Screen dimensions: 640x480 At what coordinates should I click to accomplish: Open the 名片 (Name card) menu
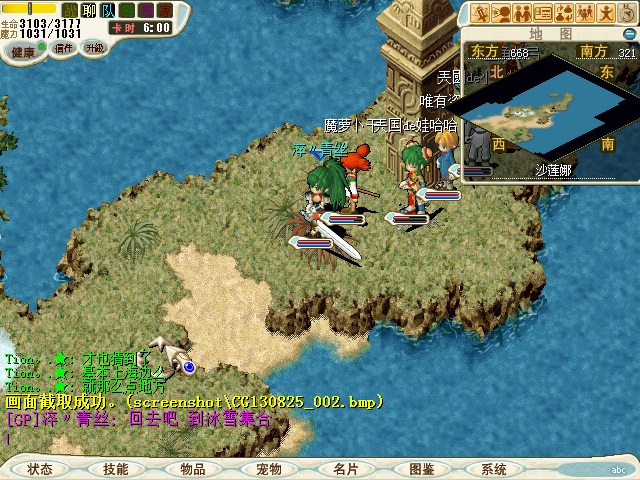tap(346, 468)
